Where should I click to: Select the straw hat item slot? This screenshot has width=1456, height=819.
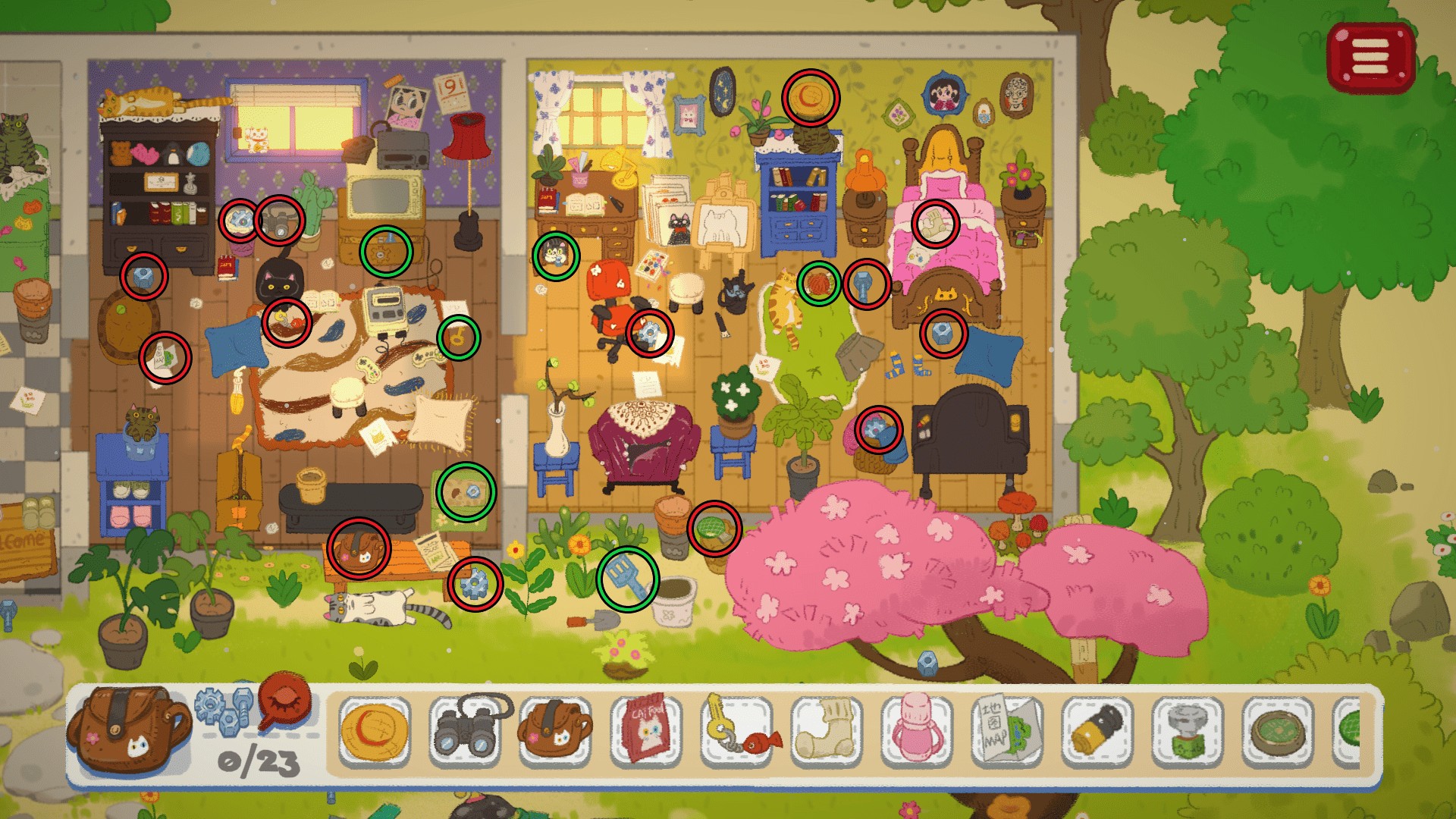pyautogui.click(x=375, y=732)
